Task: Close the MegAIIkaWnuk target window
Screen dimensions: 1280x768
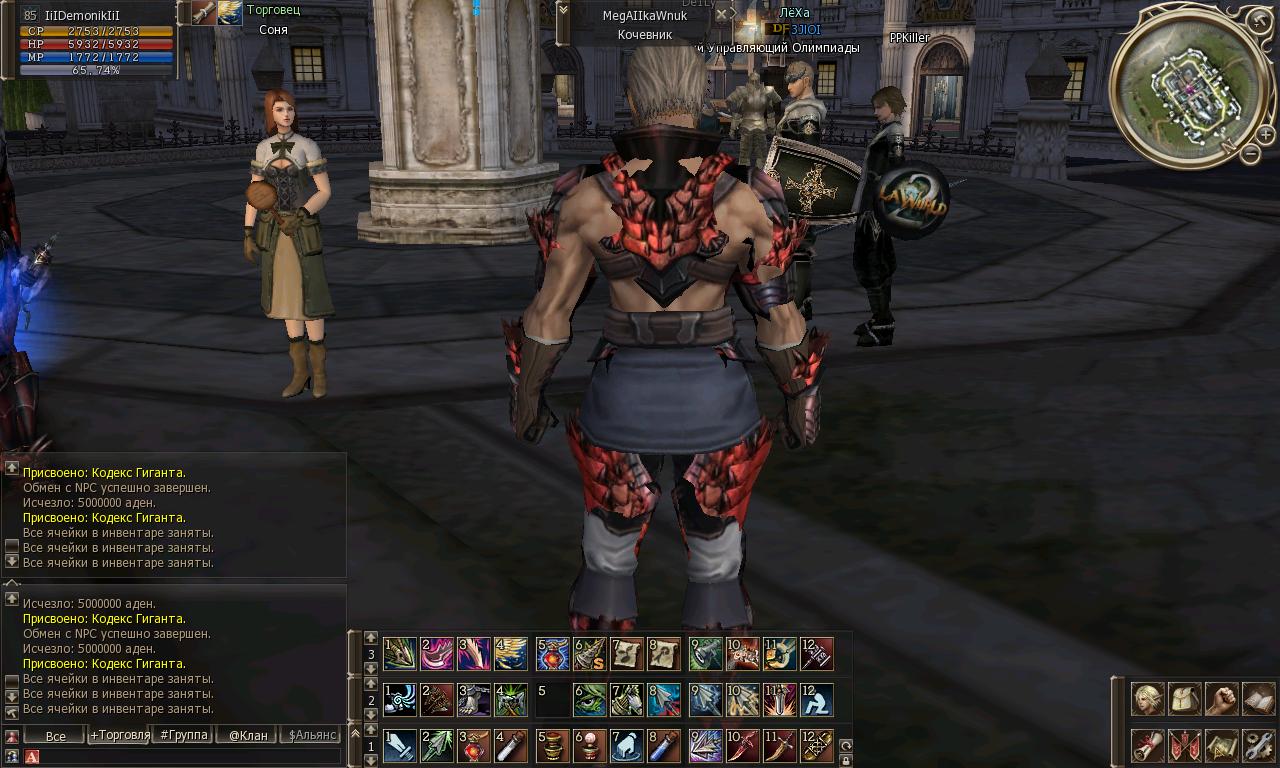Action: pos(722,14)
